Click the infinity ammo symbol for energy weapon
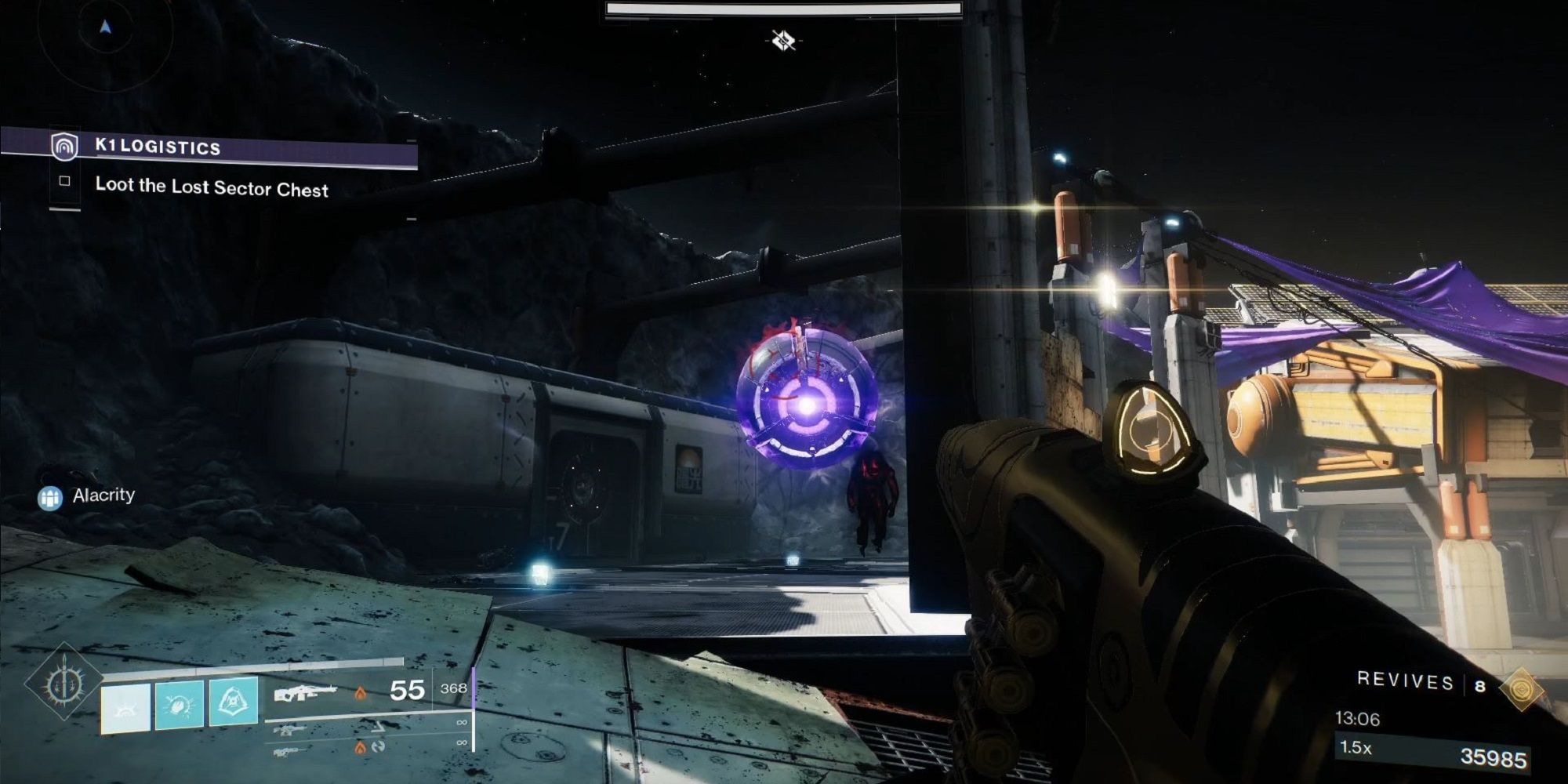This screenshot has width=1568, height=784. coord(461,723)
